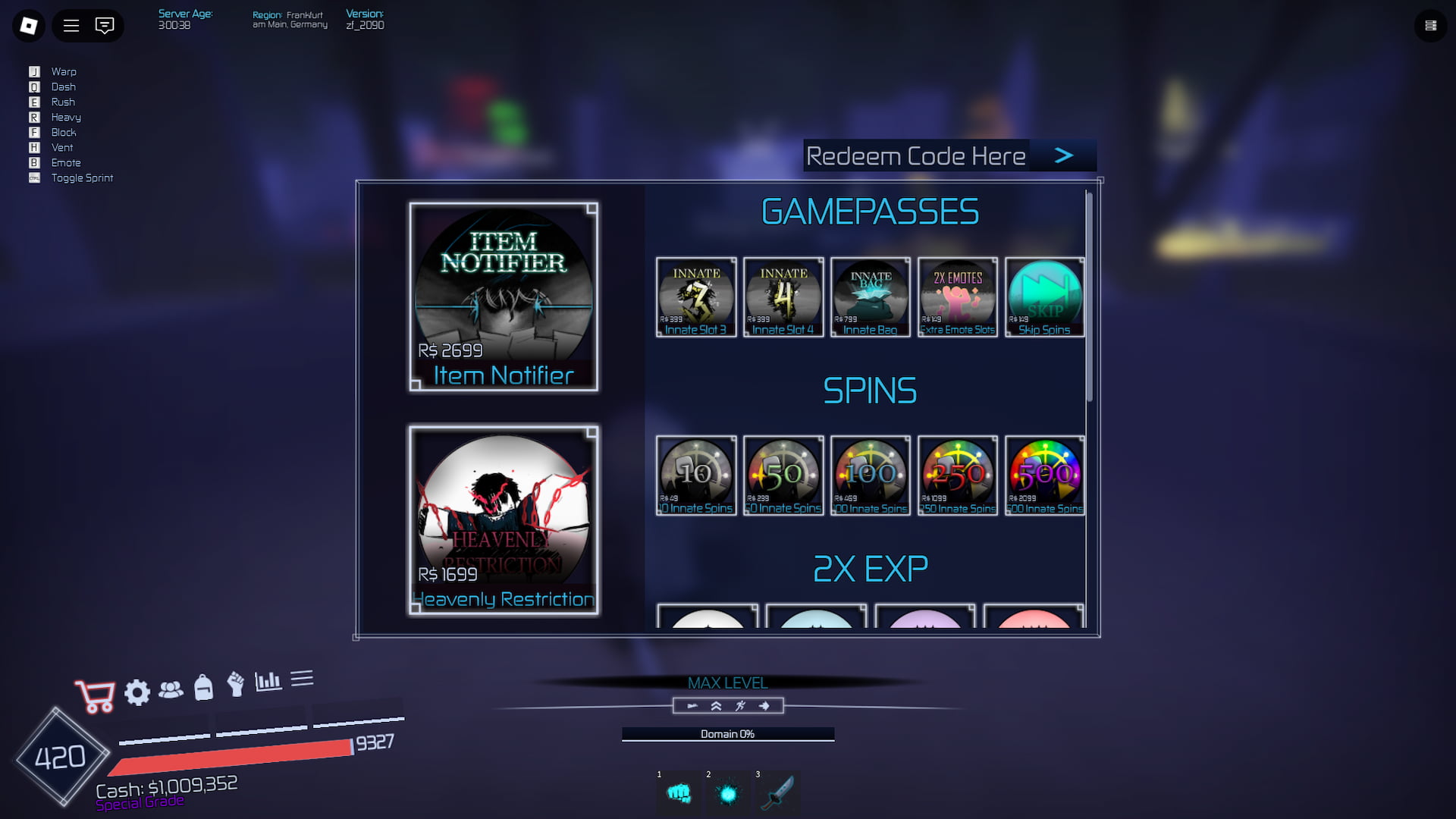Select the running skill icon above Domain bar
1456x819 pixels.
point(739,706)
